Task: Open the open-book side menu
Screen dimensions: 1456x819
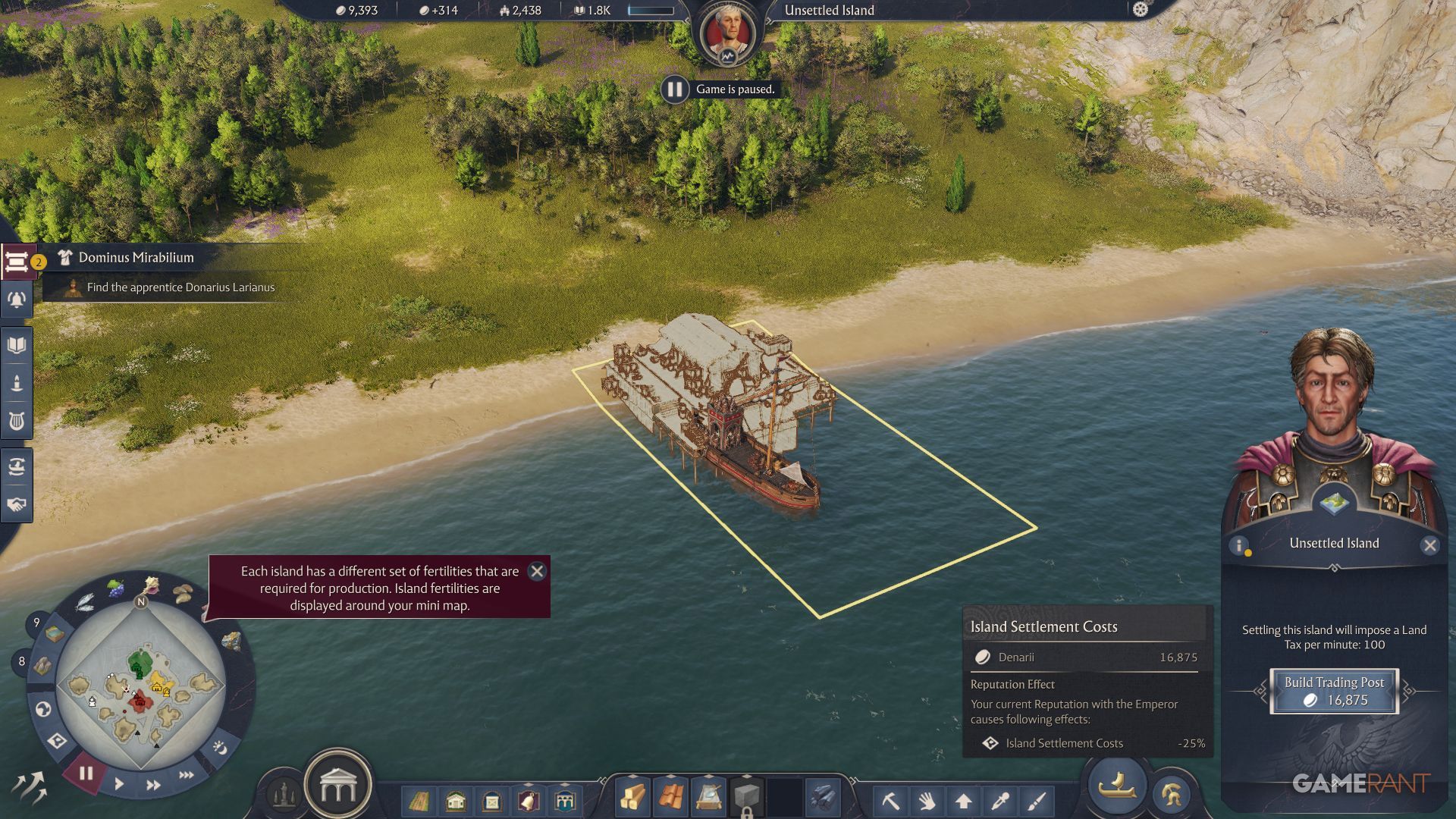Action: (x=17, y=346)
